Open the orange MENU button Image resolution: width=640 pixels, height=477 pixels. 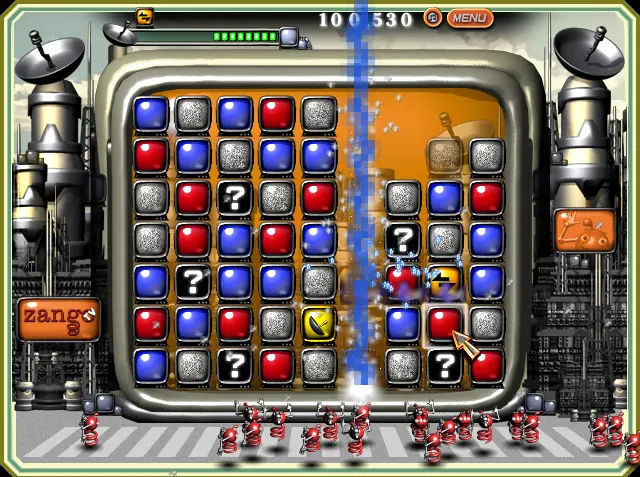tap(469, 17)
